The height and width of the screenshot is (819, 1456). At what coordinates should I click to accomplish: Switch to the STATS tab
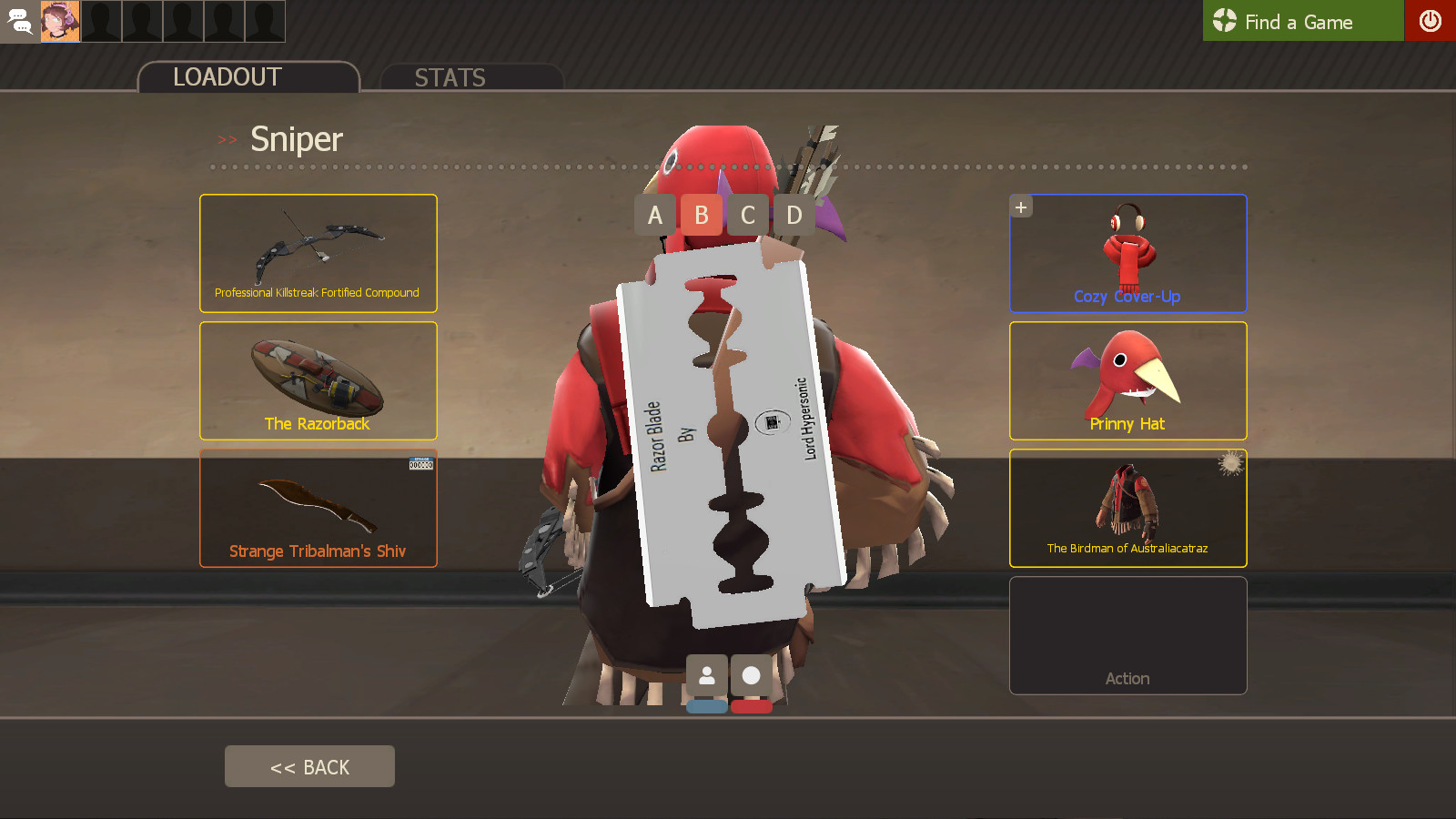(x=450, y=77)
